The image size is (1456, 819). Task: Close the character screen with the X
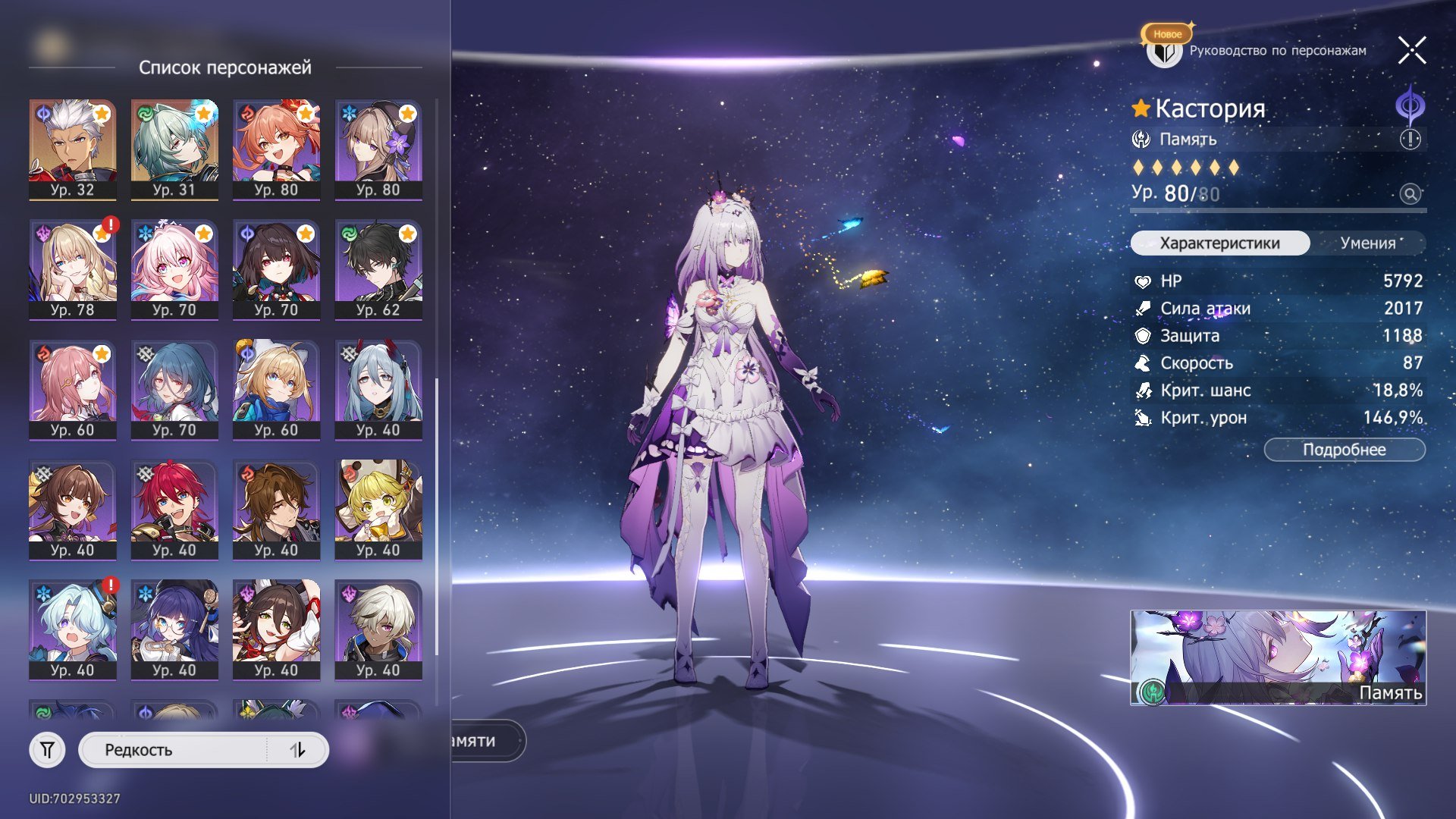coord(1411,51)
